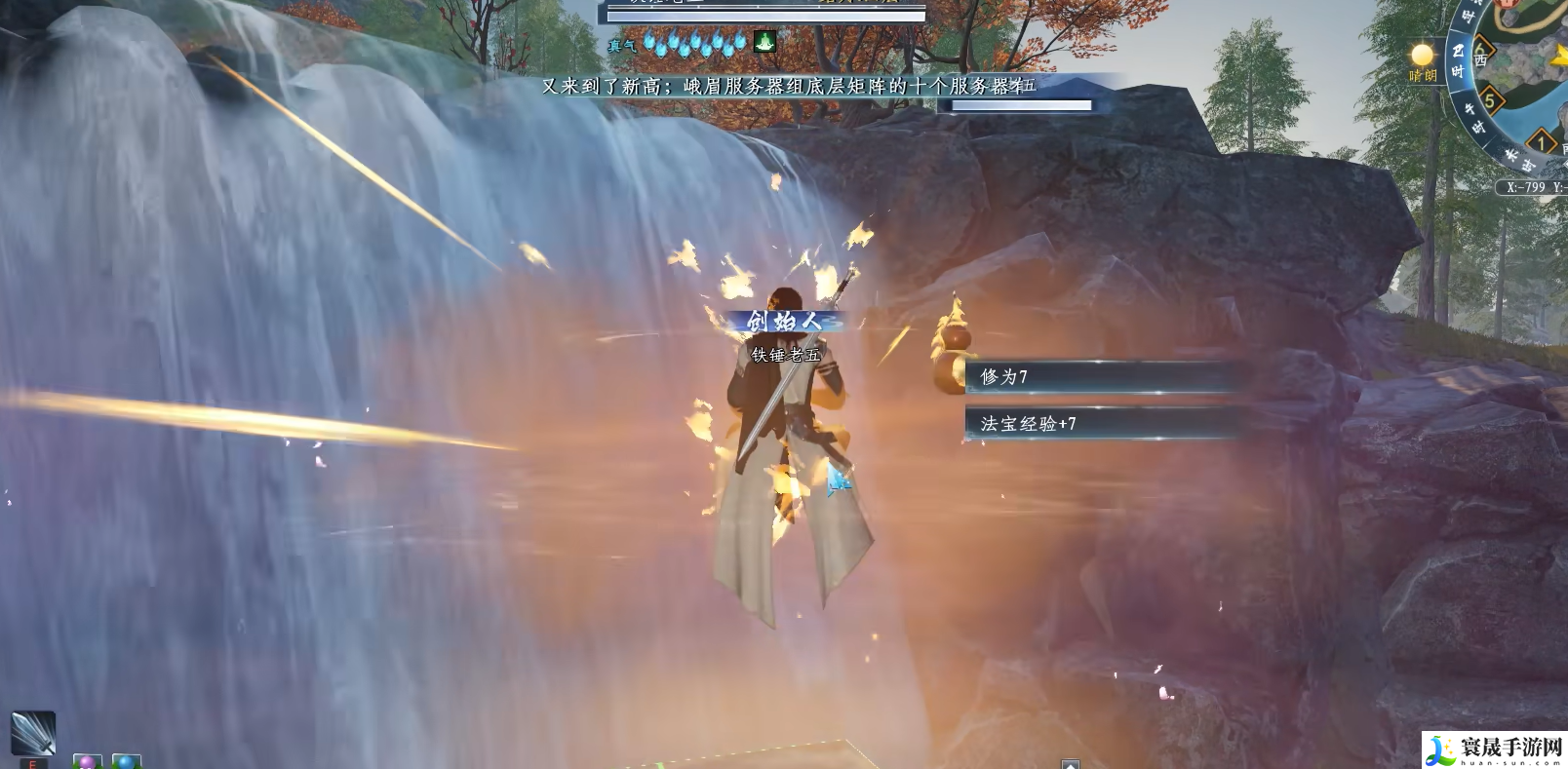Screen dimensions: 1568x769
Task: Open the 寰晟手游网 watermark link
Action: [x=1495, y=750]
